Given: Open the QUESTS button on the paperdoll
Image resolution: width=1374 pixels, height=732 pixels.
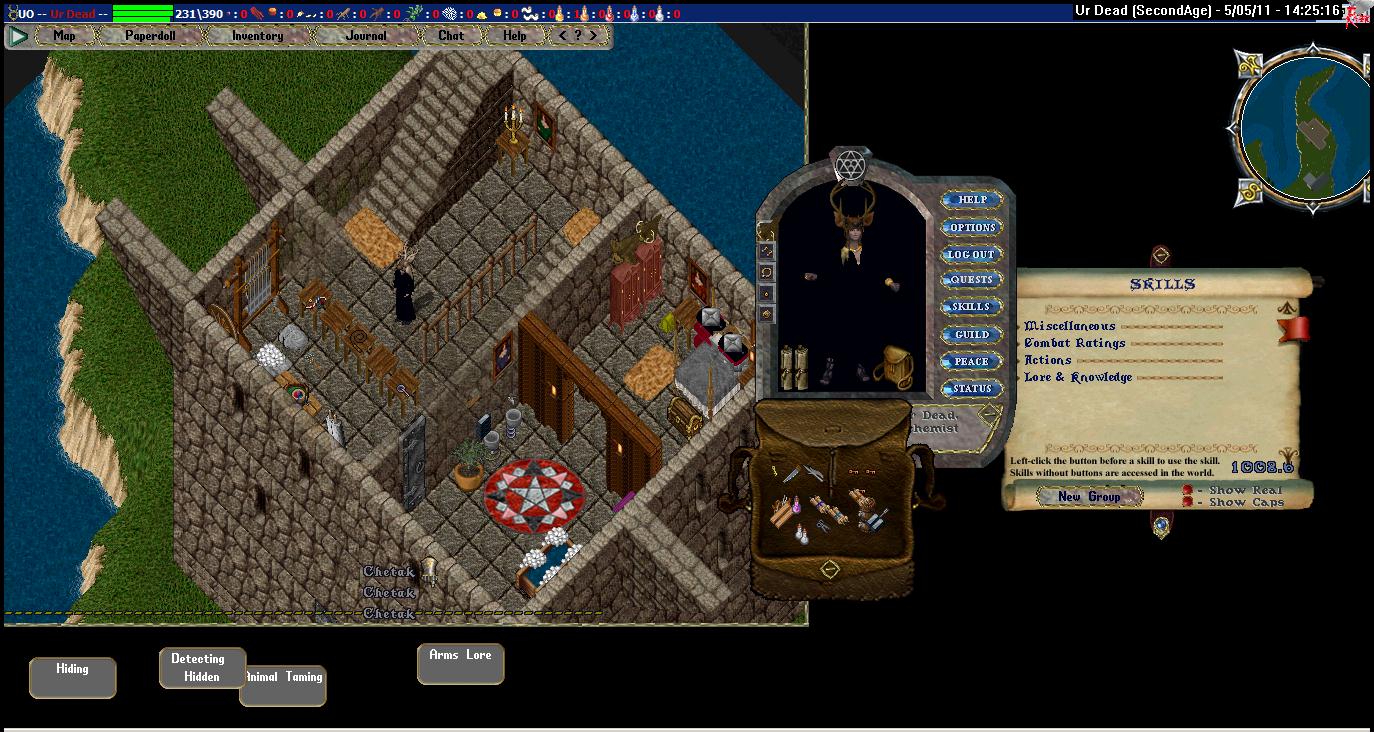Looking at the screenshot, I should (x=972, y=281).
